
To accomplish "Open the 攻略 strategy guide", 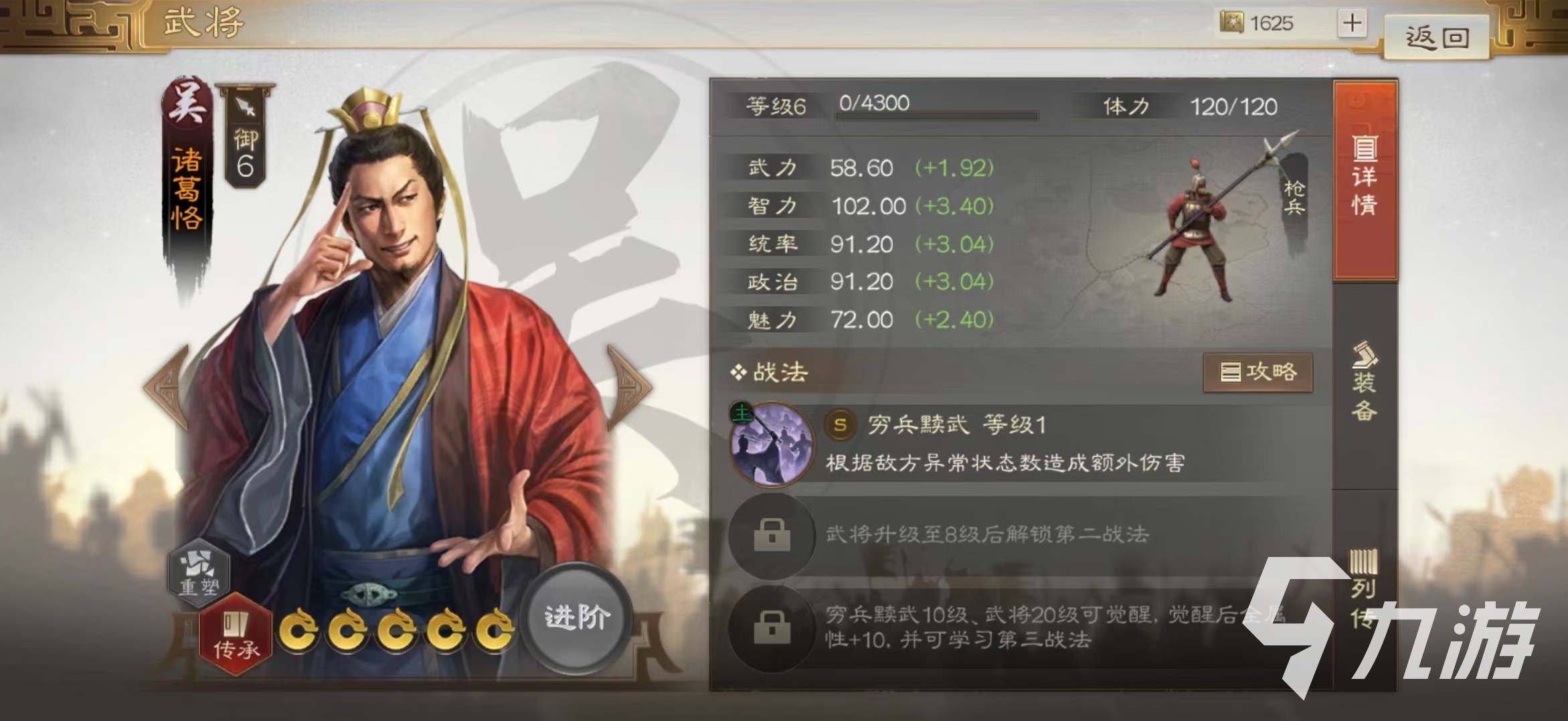I will (1258, 373).
